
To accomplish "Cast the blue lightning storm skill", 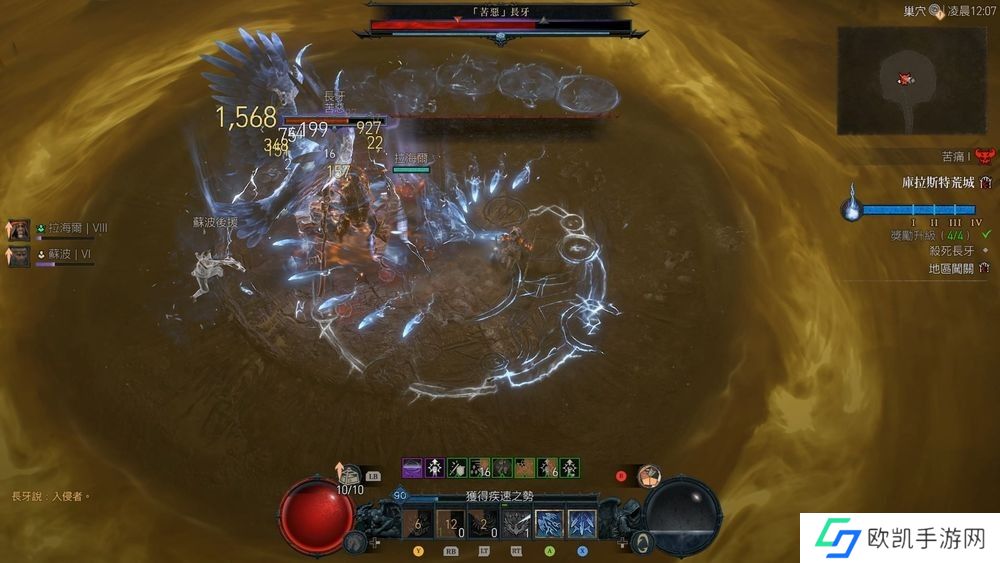I will click(550, 524).
